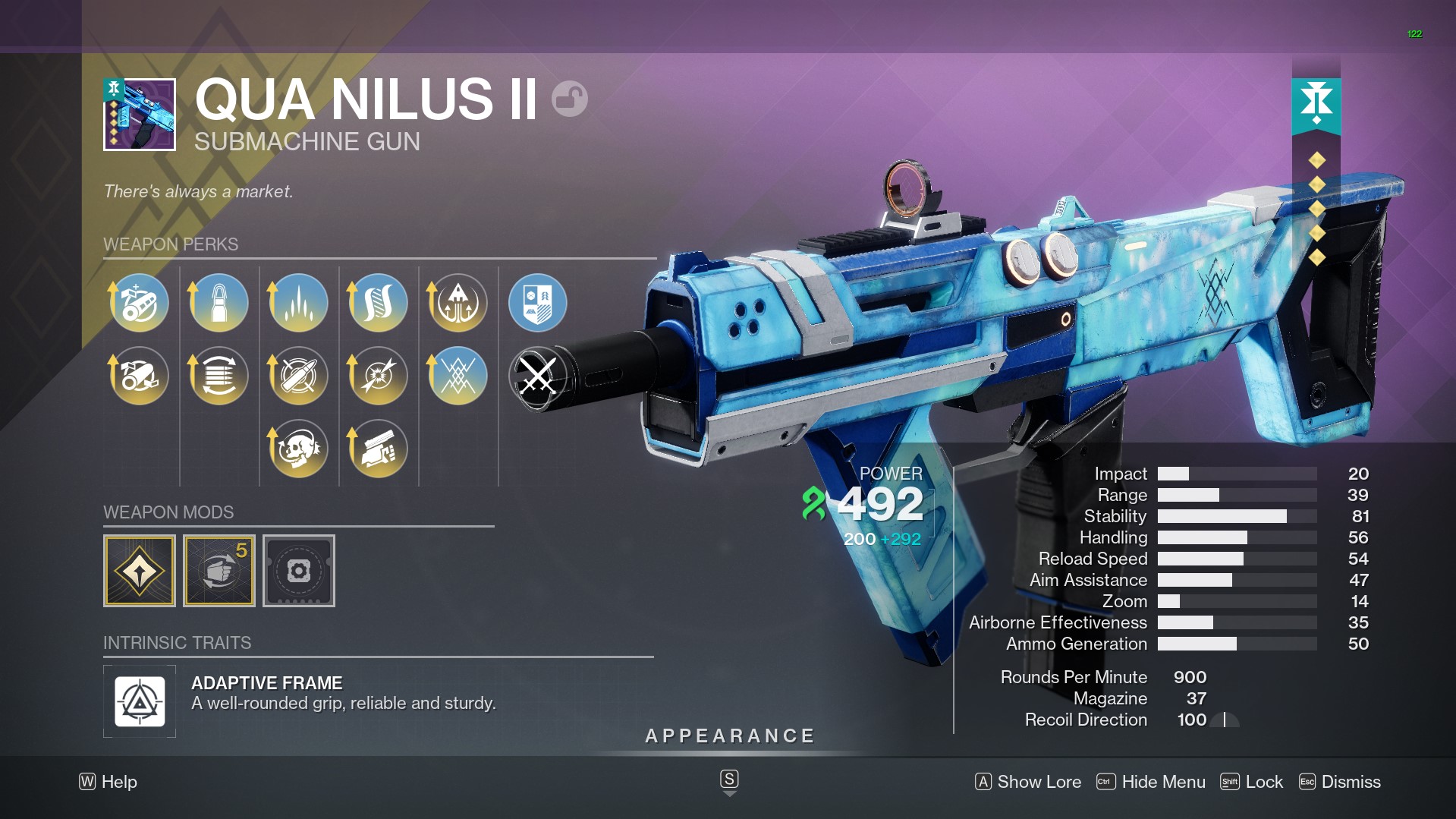
Task: Select the diamond lattice origin trait
Action: tap(458, 376)
